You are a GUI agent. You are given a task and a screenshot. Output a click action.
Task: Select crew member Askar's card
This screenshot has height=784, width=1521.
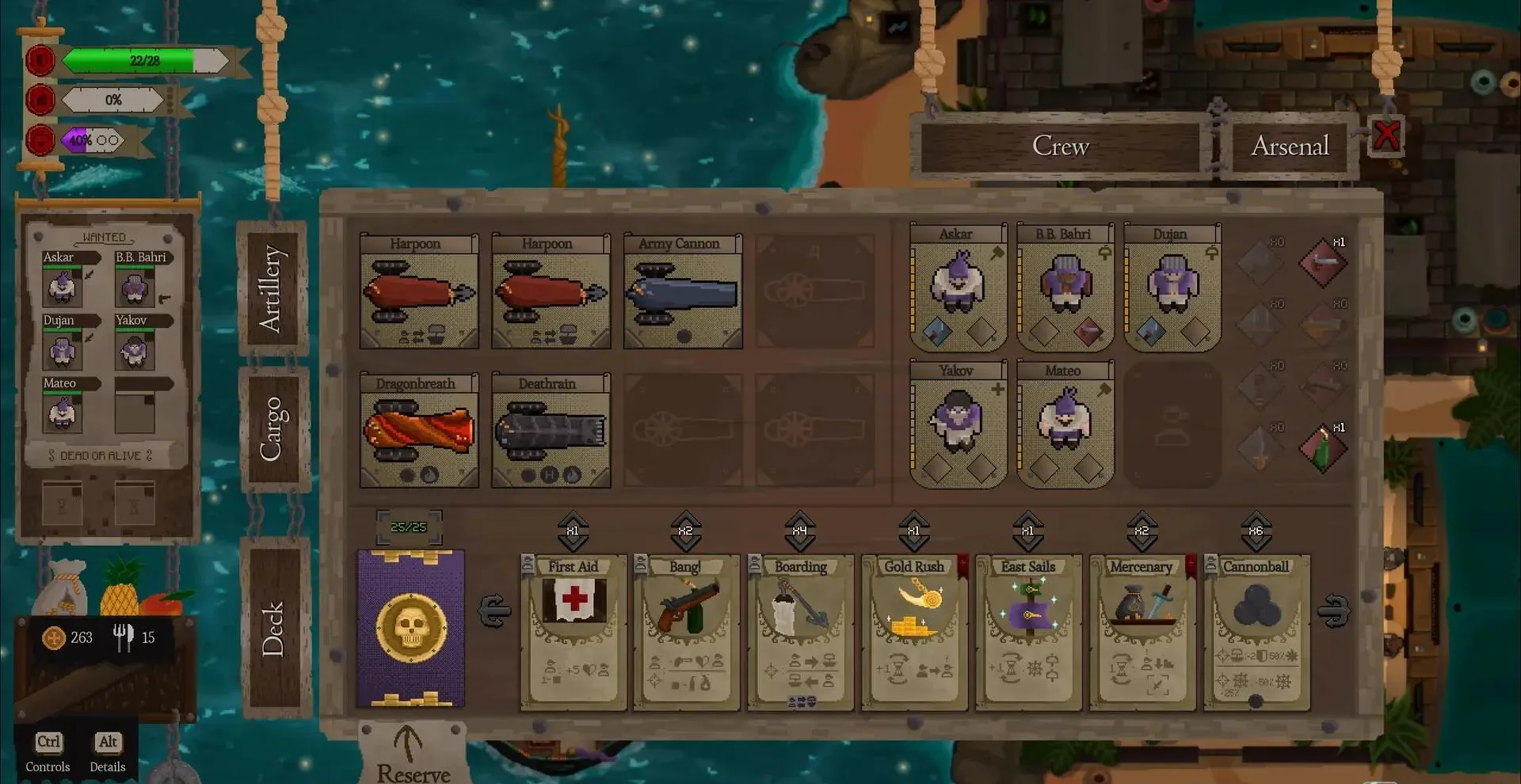click(x=958, y=287)
